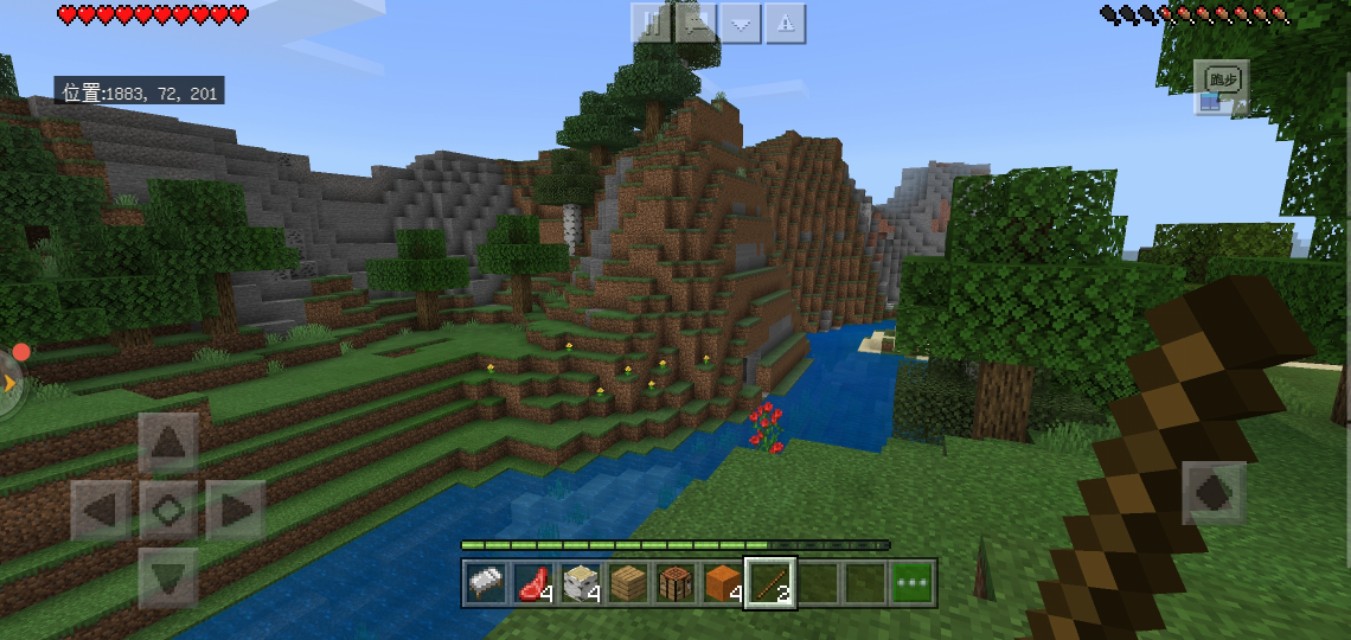Tap the warning triangle button at top
Screen dimensions: 1351x640
pyautogui.click(x=786, y=24)
